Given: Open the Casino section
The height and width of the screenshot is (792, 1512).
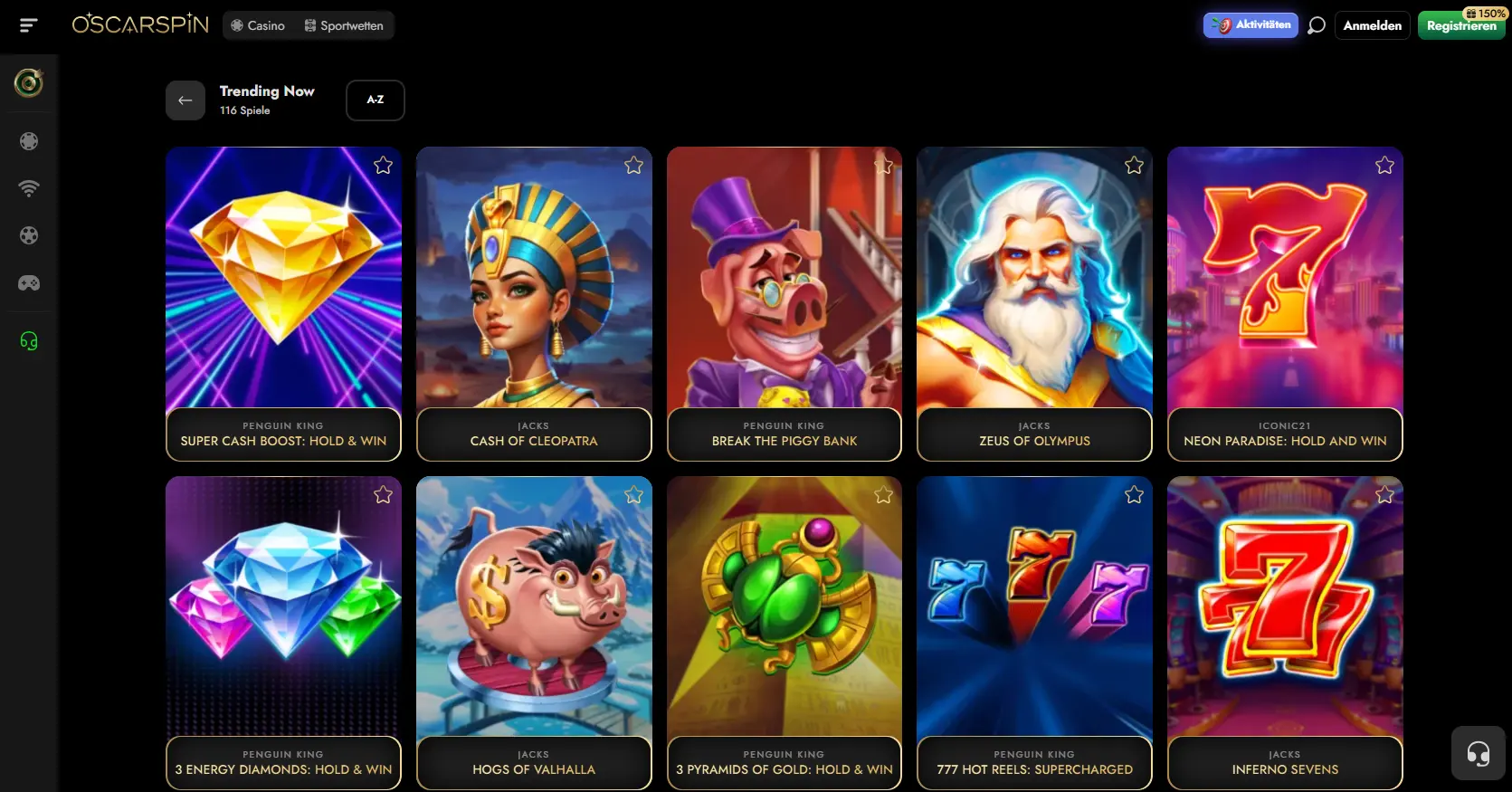Looking at the screenshot, I should pos(258,25).
